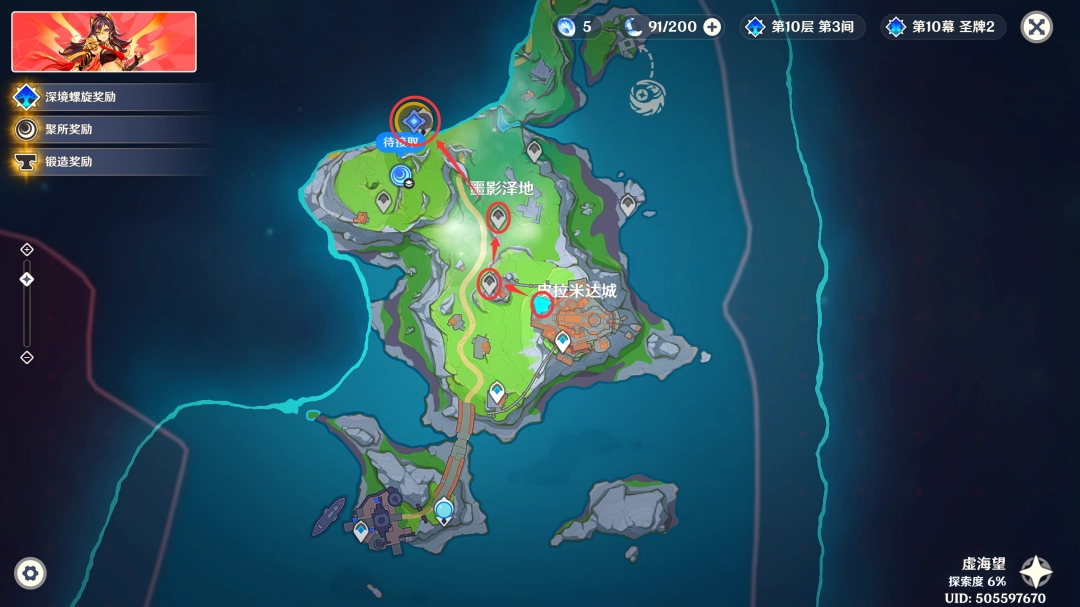Open map settings with the gear icon
The height and width of the screenshot is (607, 1080).
(x=31, y=573)
